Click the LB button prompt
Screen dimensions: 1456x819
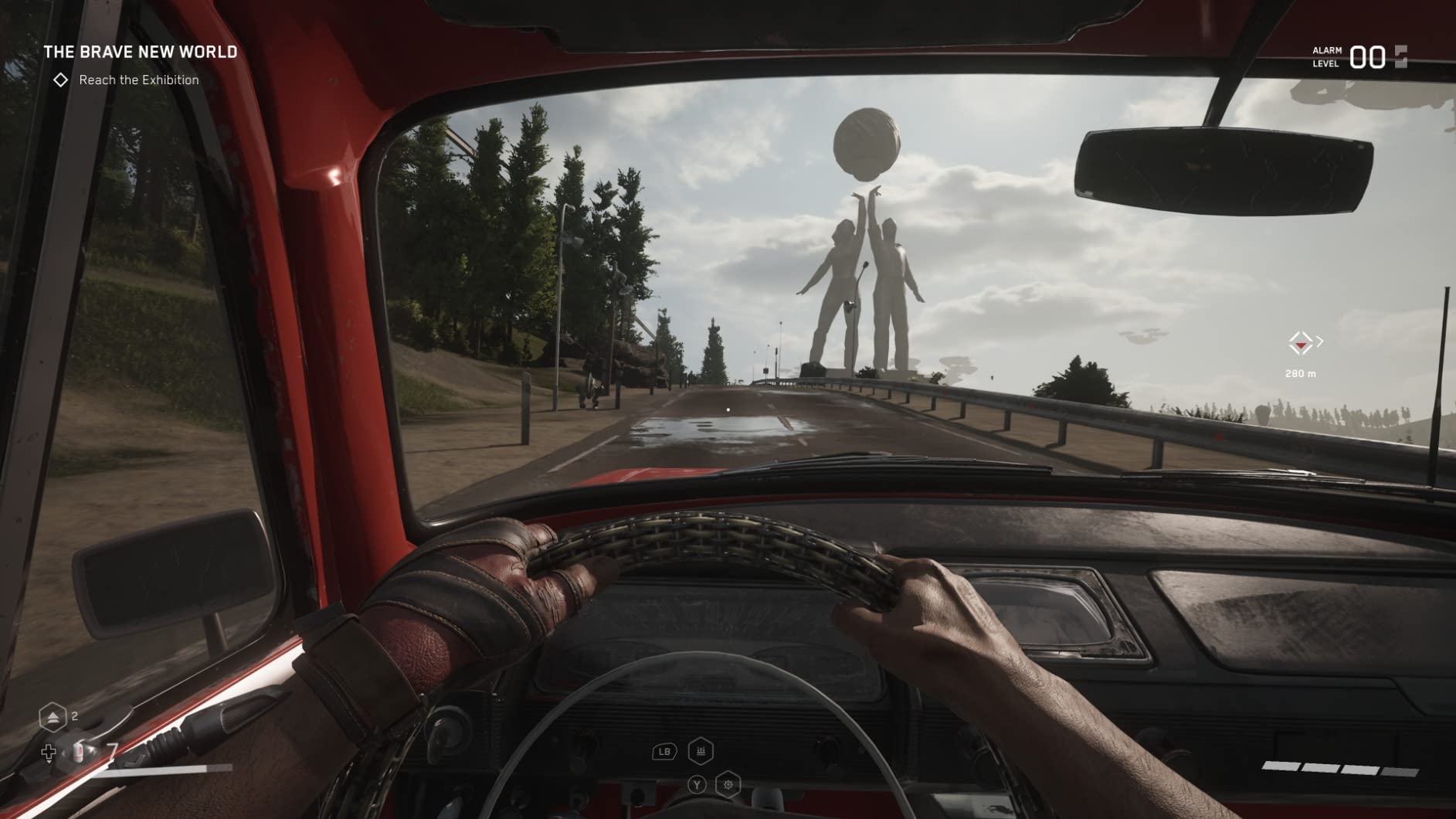pos(664,751)
